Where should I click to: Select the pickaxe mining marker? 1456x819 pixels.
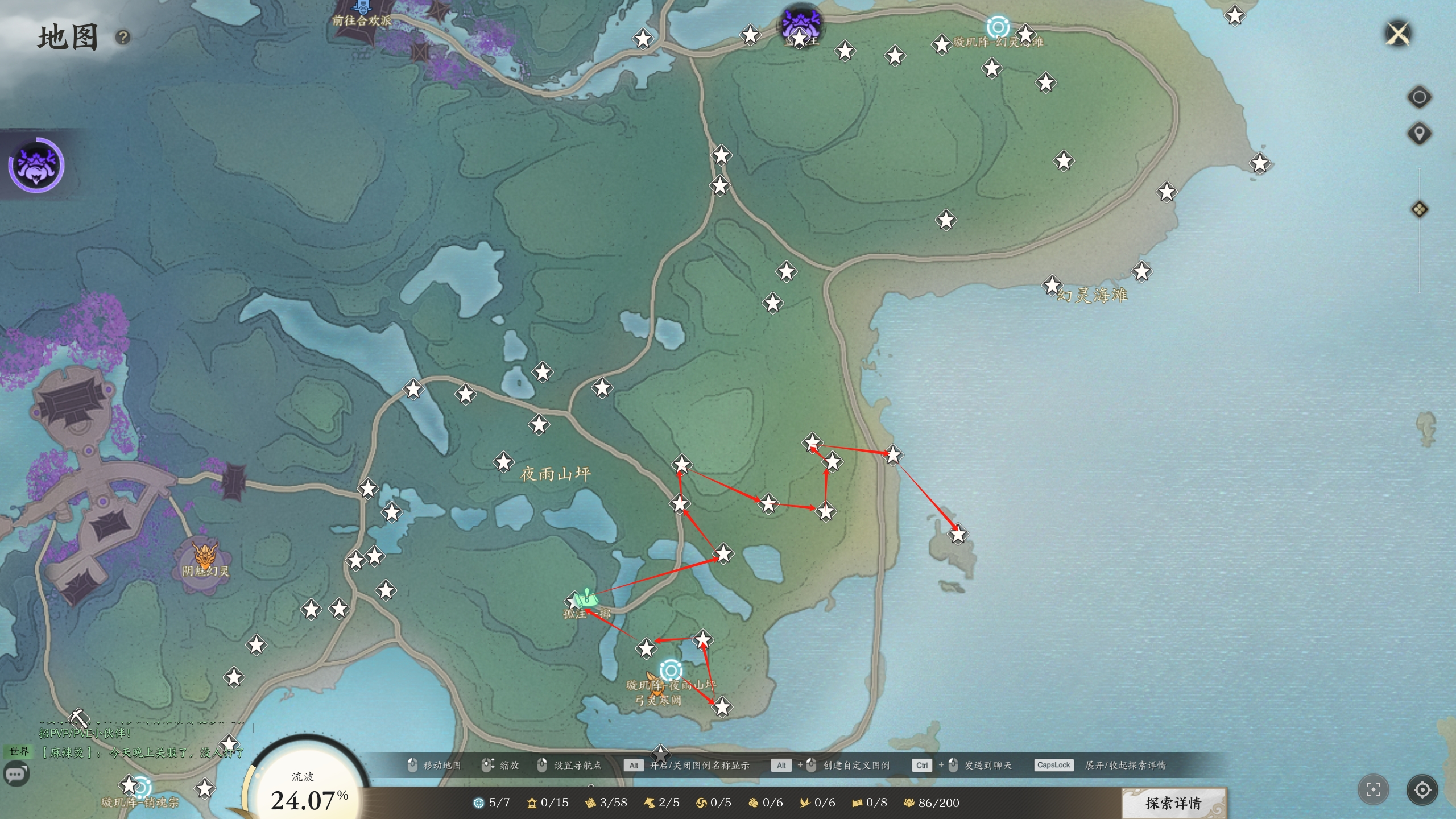tap(79, 718)
